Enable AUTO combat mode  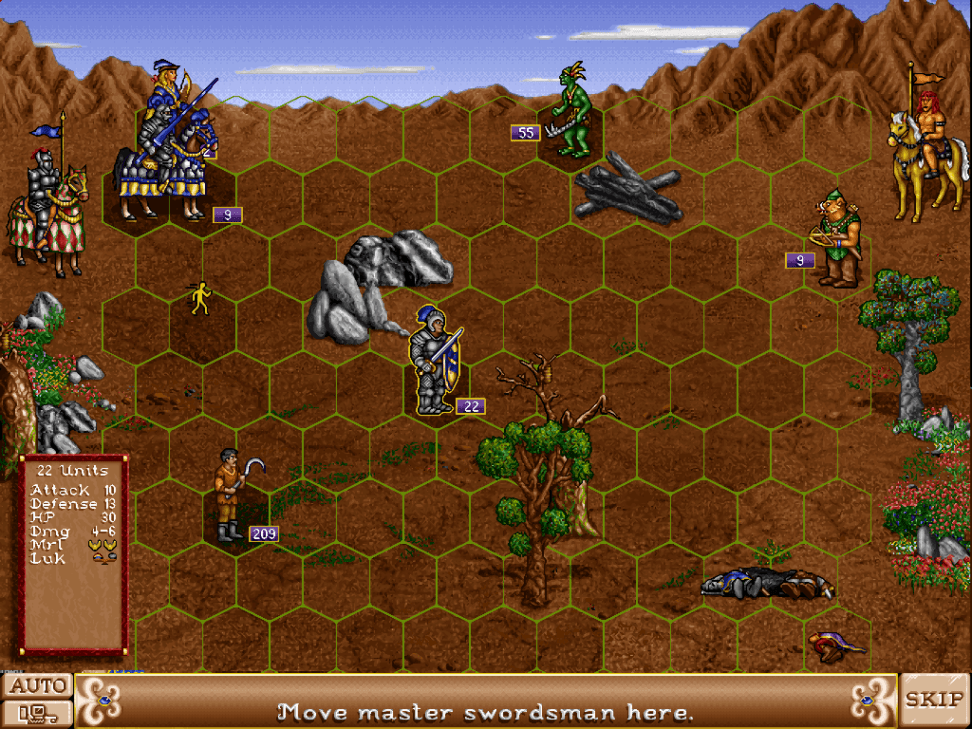pos(37,686)
